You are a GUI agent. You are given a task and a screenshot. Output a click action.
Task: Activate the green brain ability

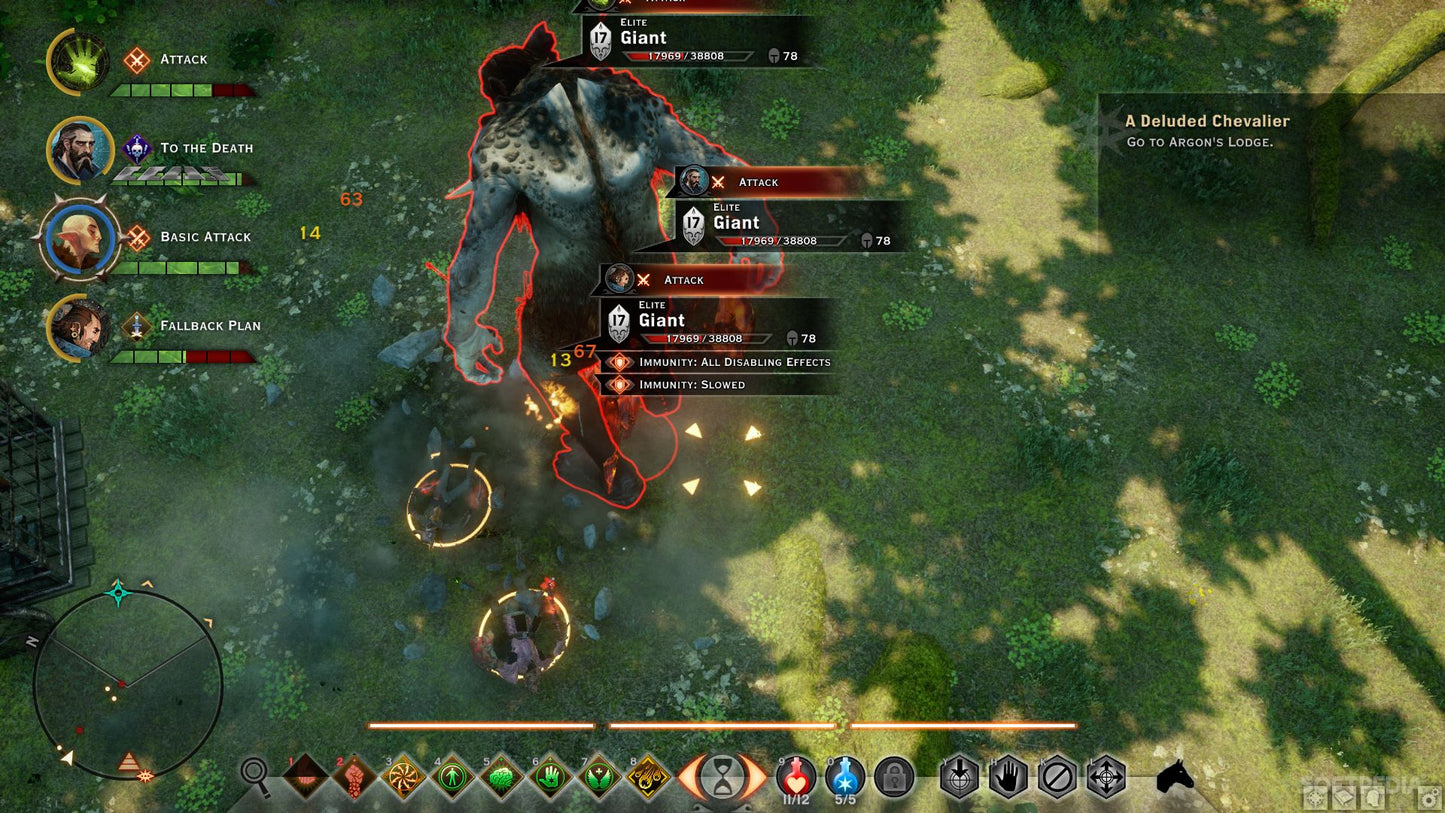click(x=502, y=777)
